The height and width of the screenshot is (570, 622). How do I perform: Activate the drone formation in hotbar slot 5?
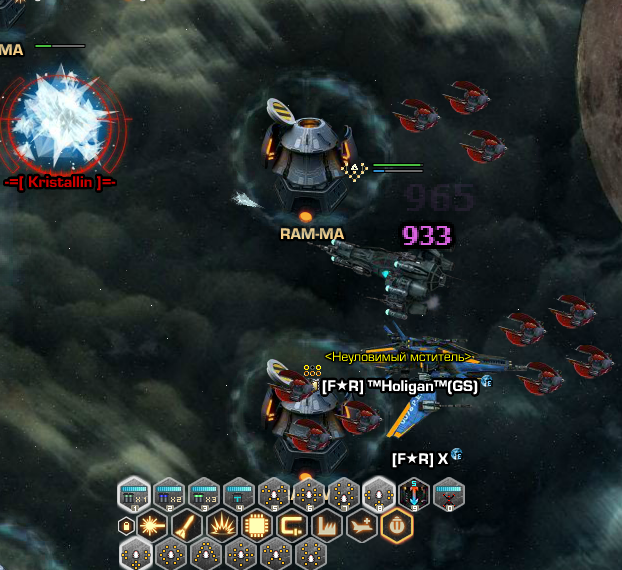pos(274,494)
